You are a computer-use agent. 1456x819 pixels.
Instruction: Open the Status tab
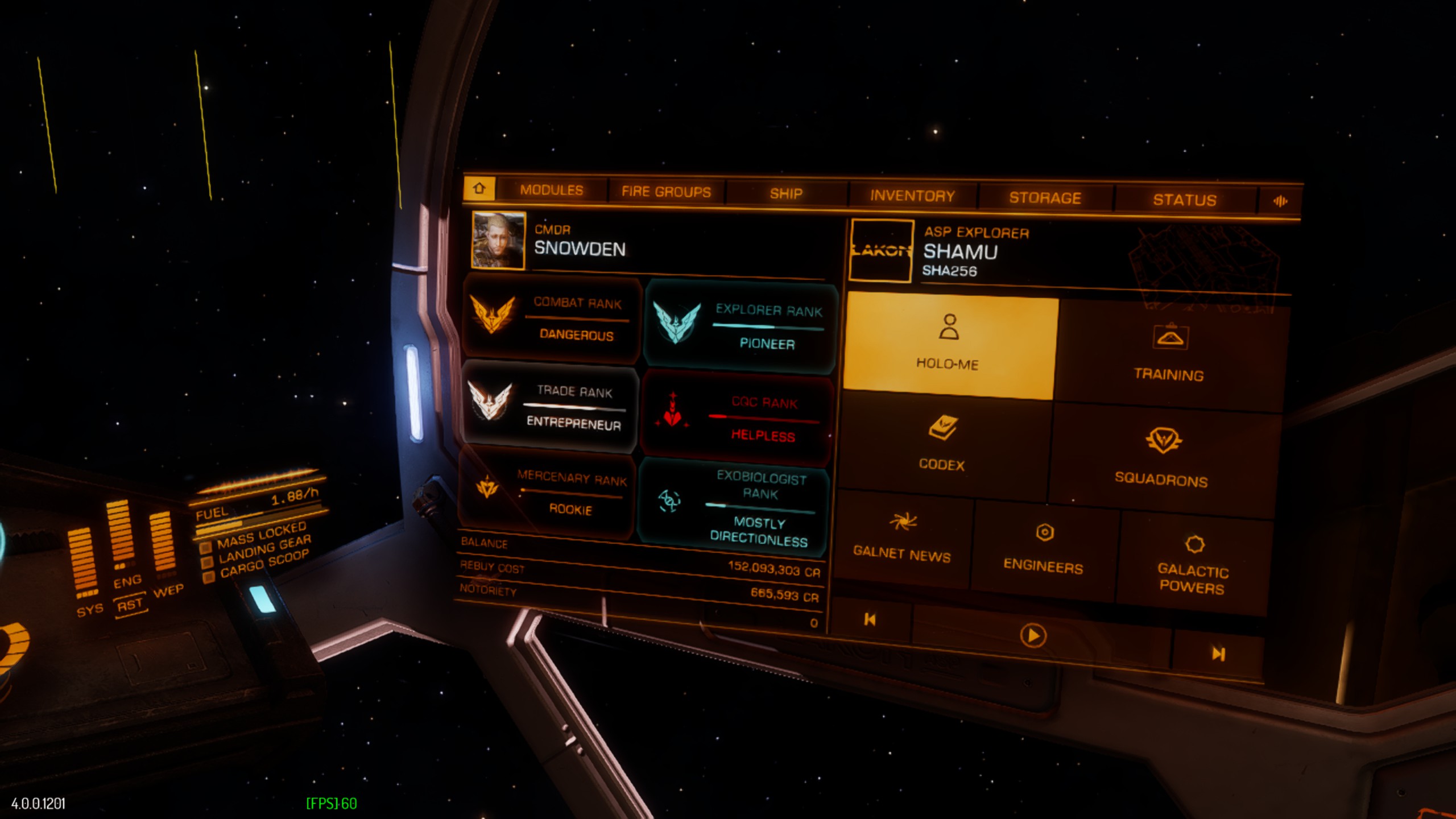(1185, 200)
